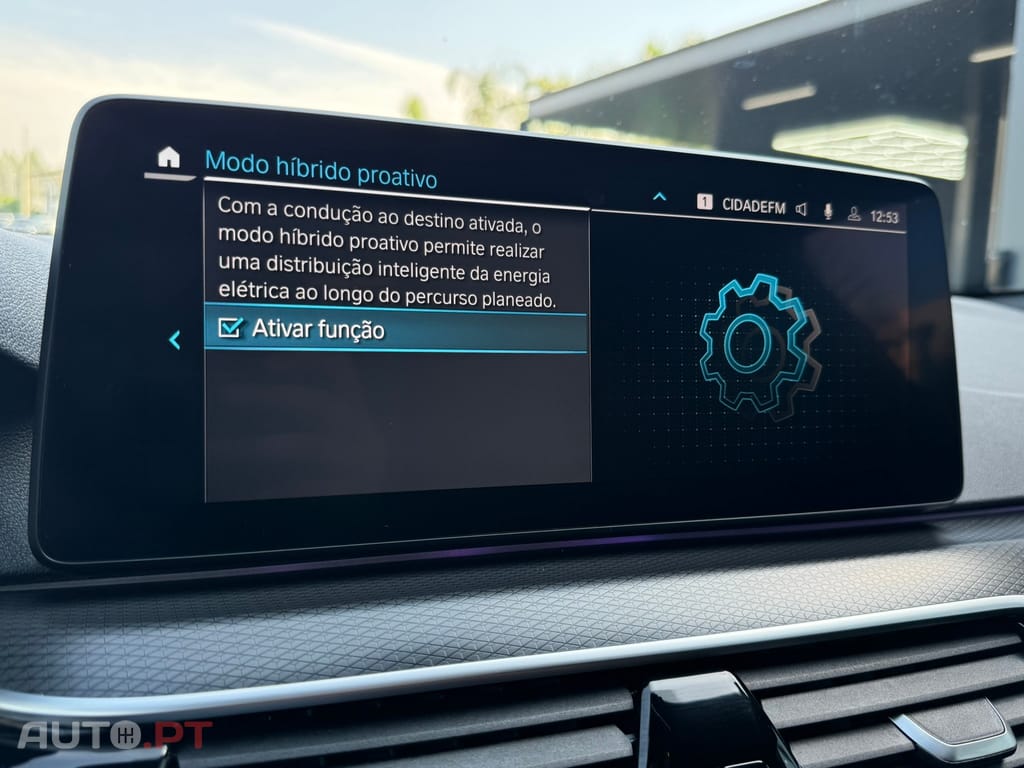Select the microphone voice icon
This screenshot has height=768, width=1024.
tap(828, 211)
